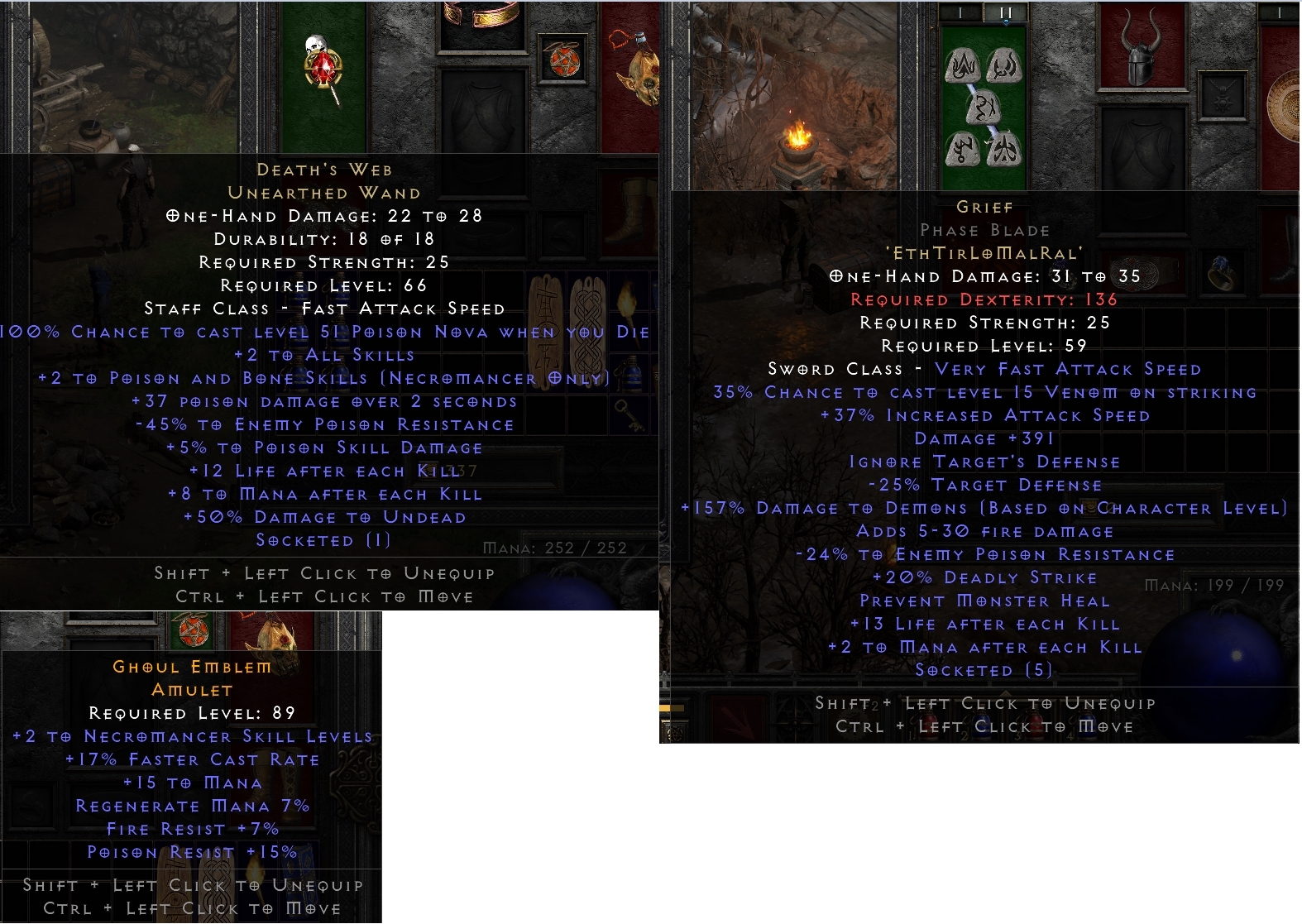The width and height of the screenshot is (1302, 924).
Task: Select the Eth rune socketed in the phase blade
Action: click(x=963, y=65)
